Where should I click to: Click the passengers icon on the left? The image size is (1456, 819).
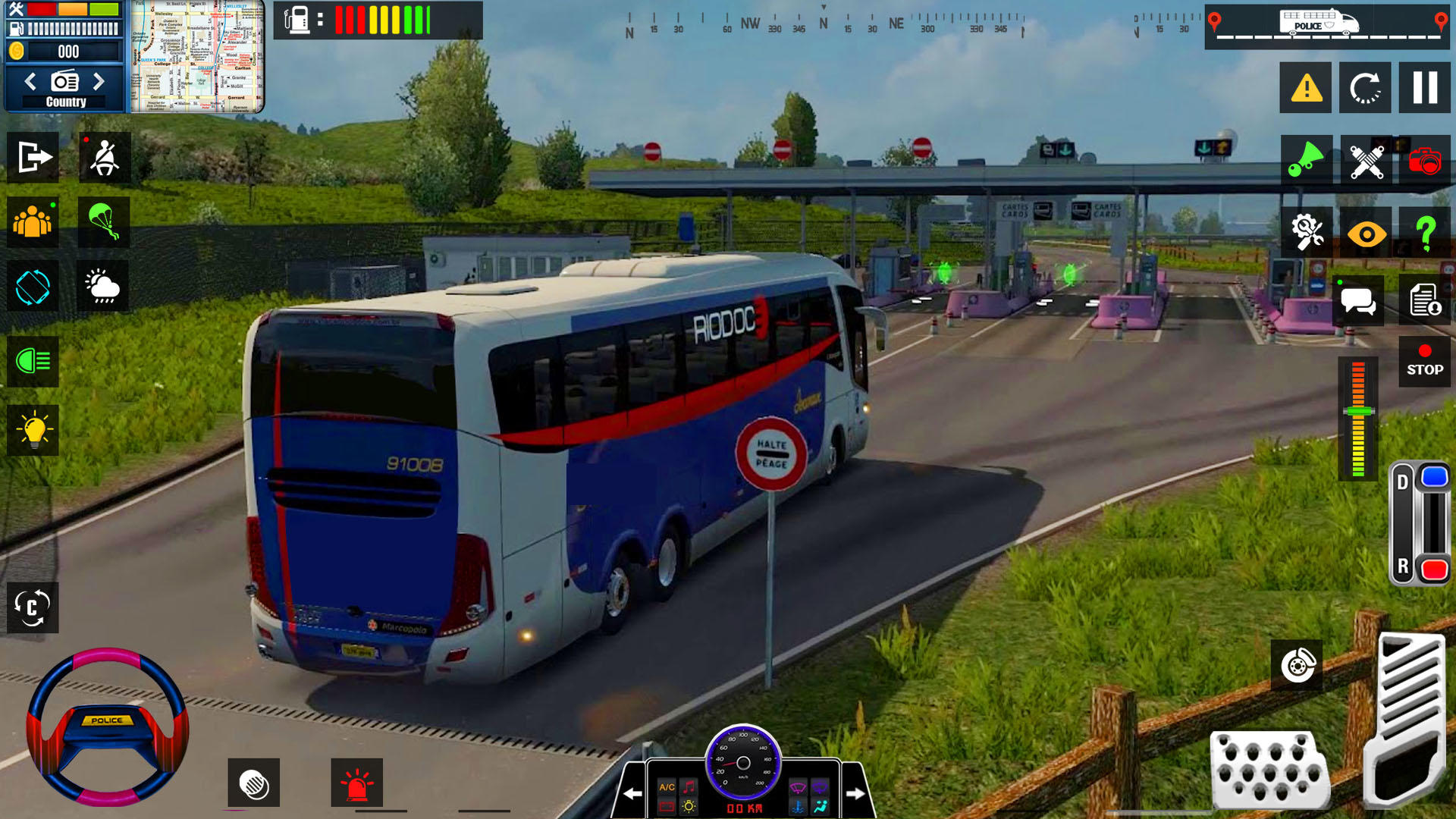[33, 222]
